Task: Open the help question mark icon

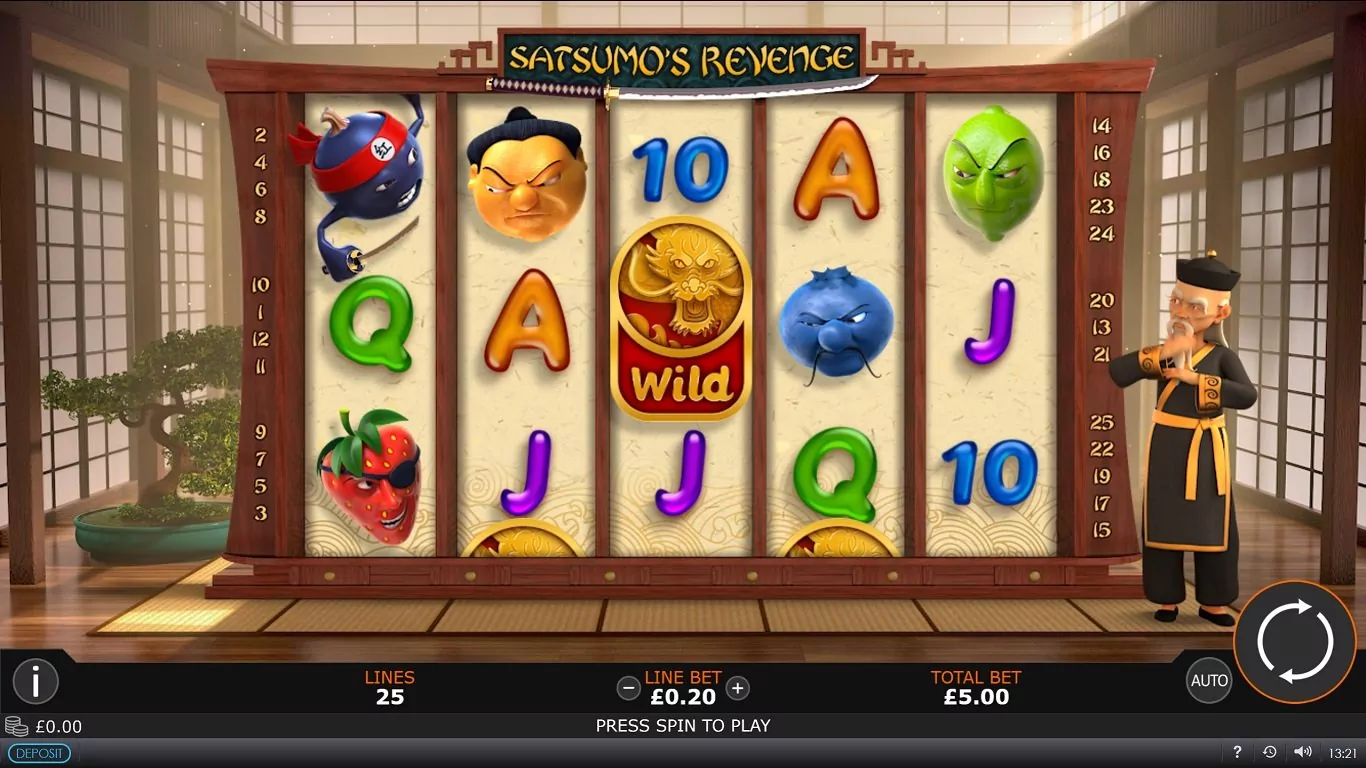Action: coord(1237,752)
